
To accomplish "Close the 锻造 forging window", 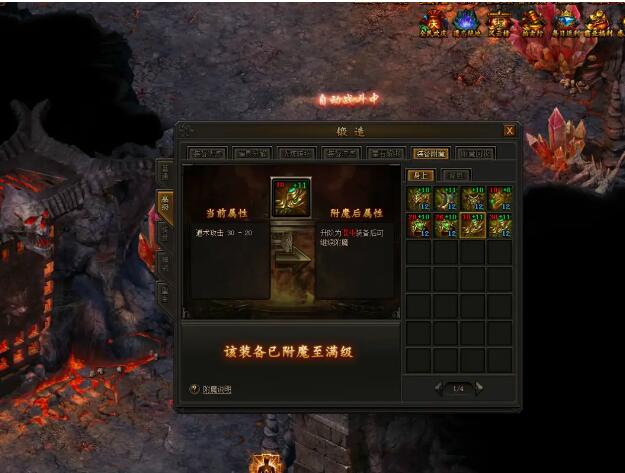I will (509, 130).
